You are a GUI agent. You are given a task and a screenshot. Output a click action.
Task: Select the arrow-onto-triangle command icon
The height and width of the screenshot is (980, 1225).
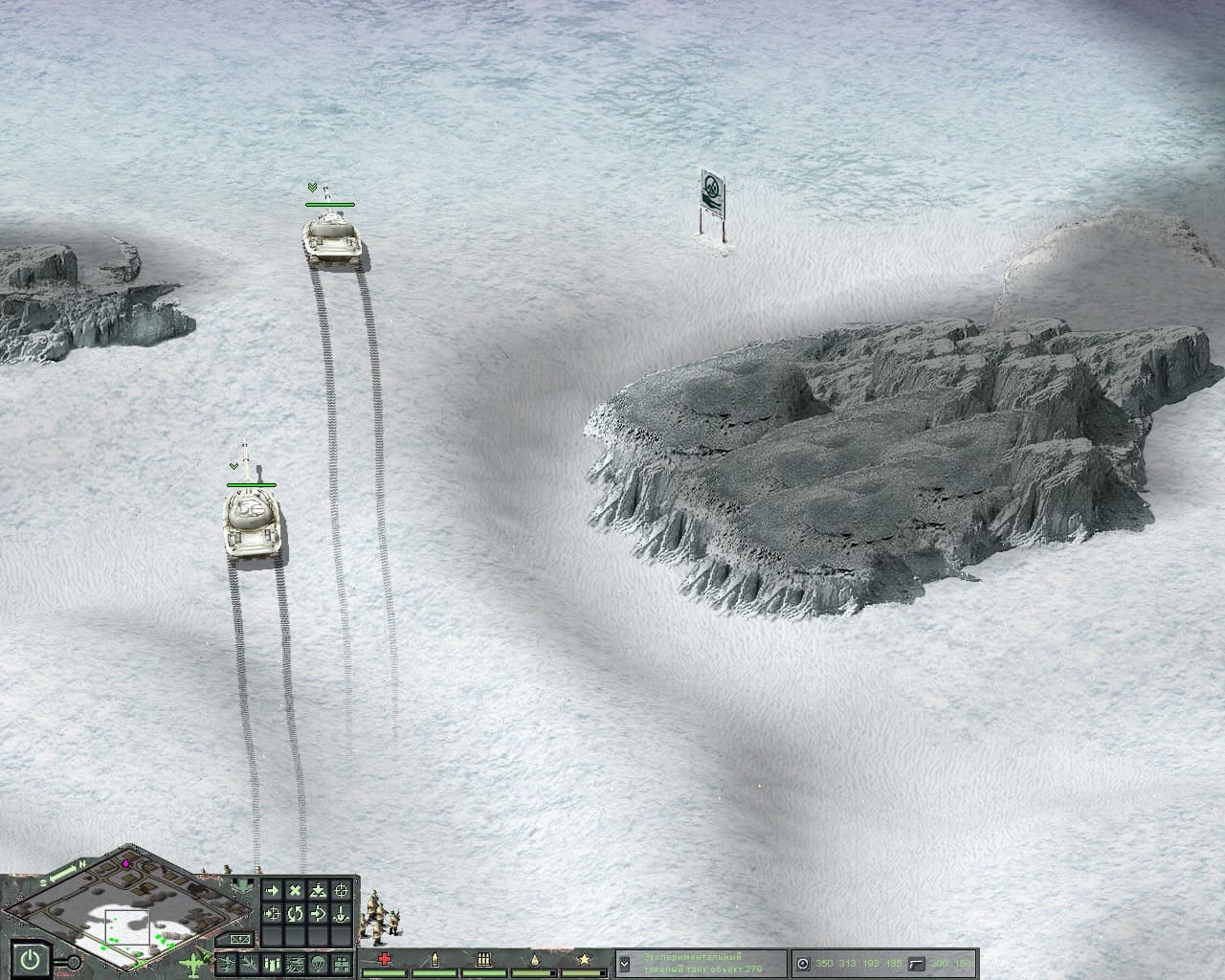coord(319,891)
